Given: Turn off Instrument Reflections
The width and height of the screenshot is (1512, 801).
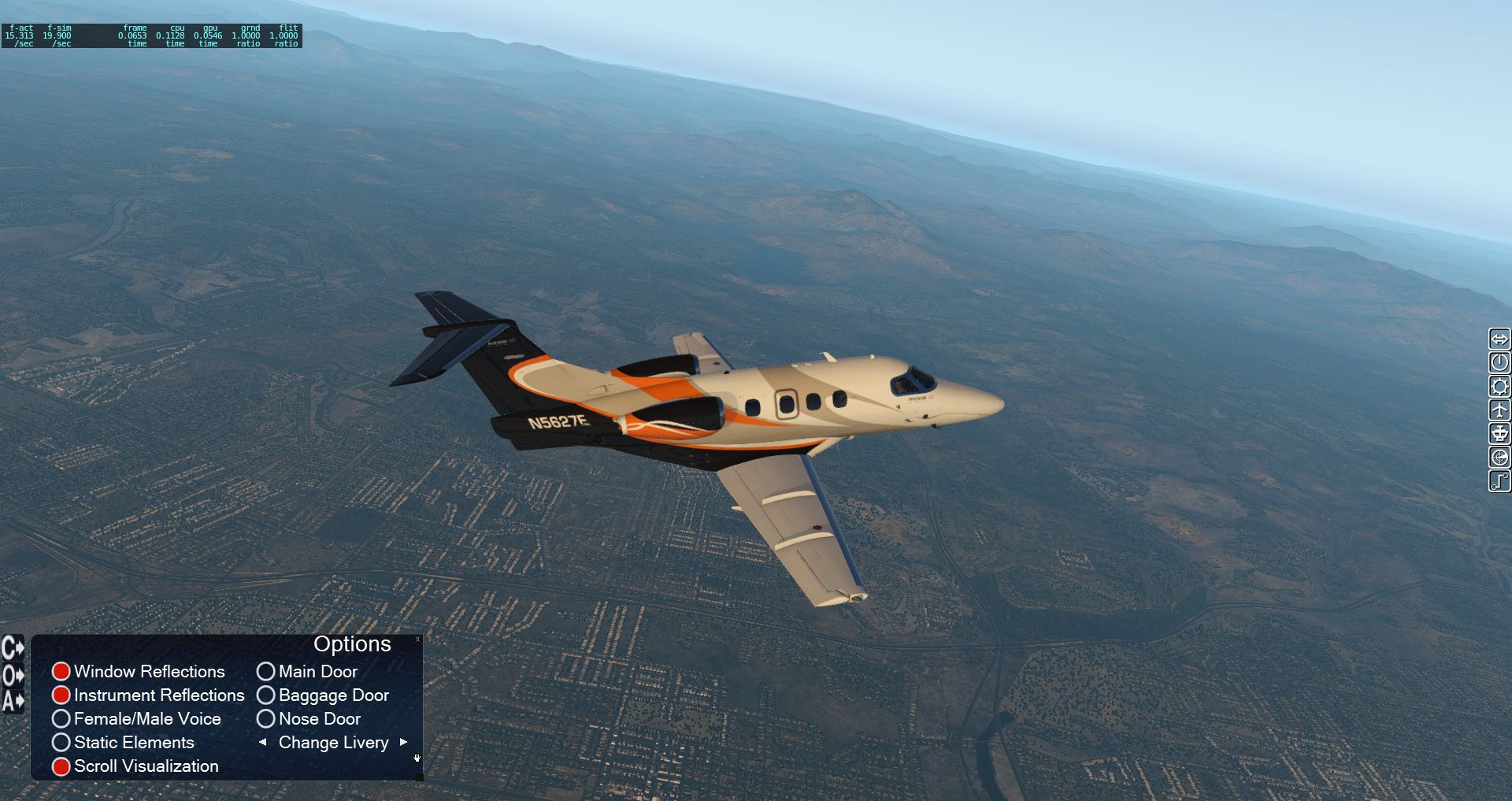Looking at the screenshot, I should point(61,695).
